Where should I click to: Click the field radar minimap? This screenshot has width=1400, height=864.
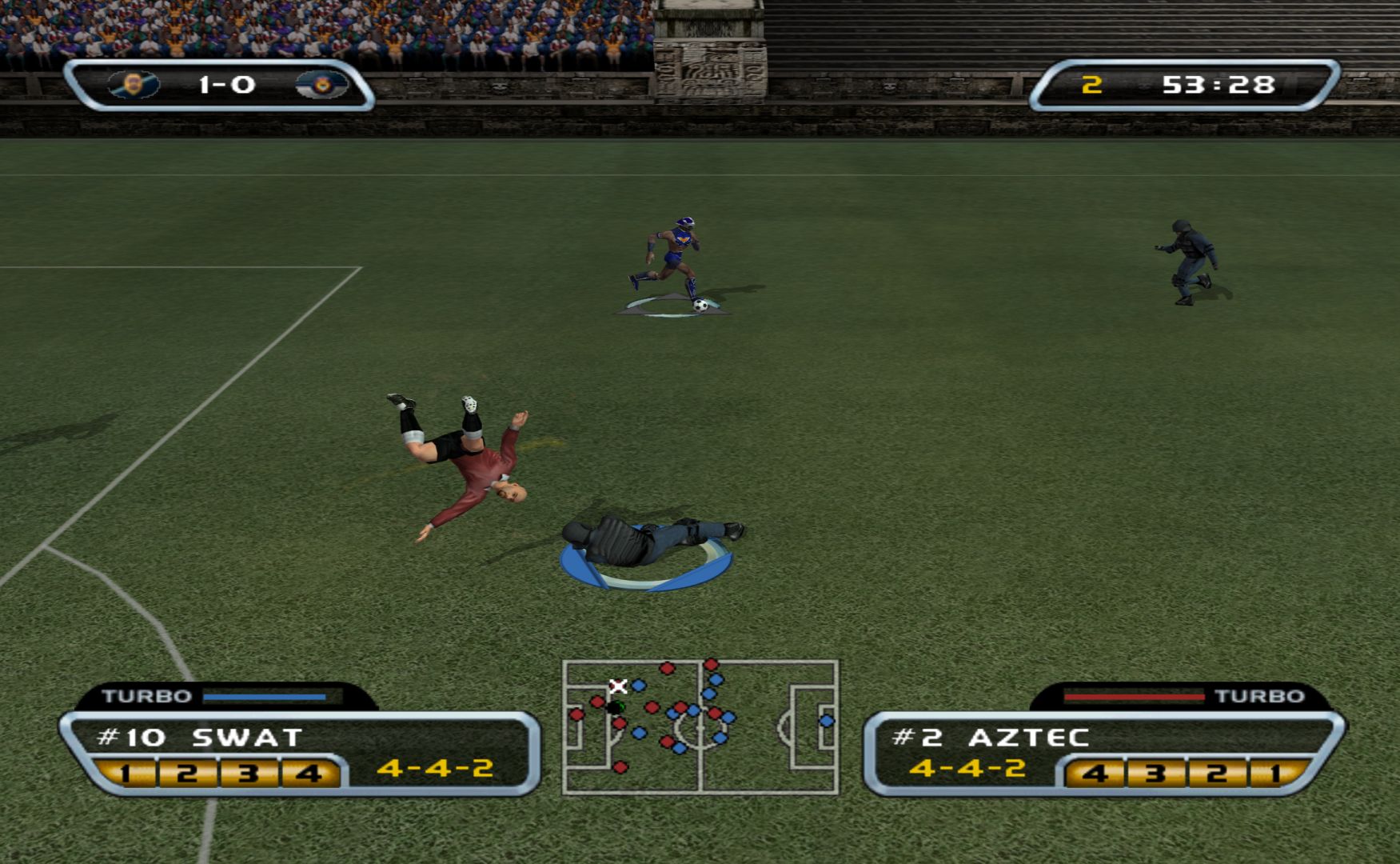(x=700, y=726)
